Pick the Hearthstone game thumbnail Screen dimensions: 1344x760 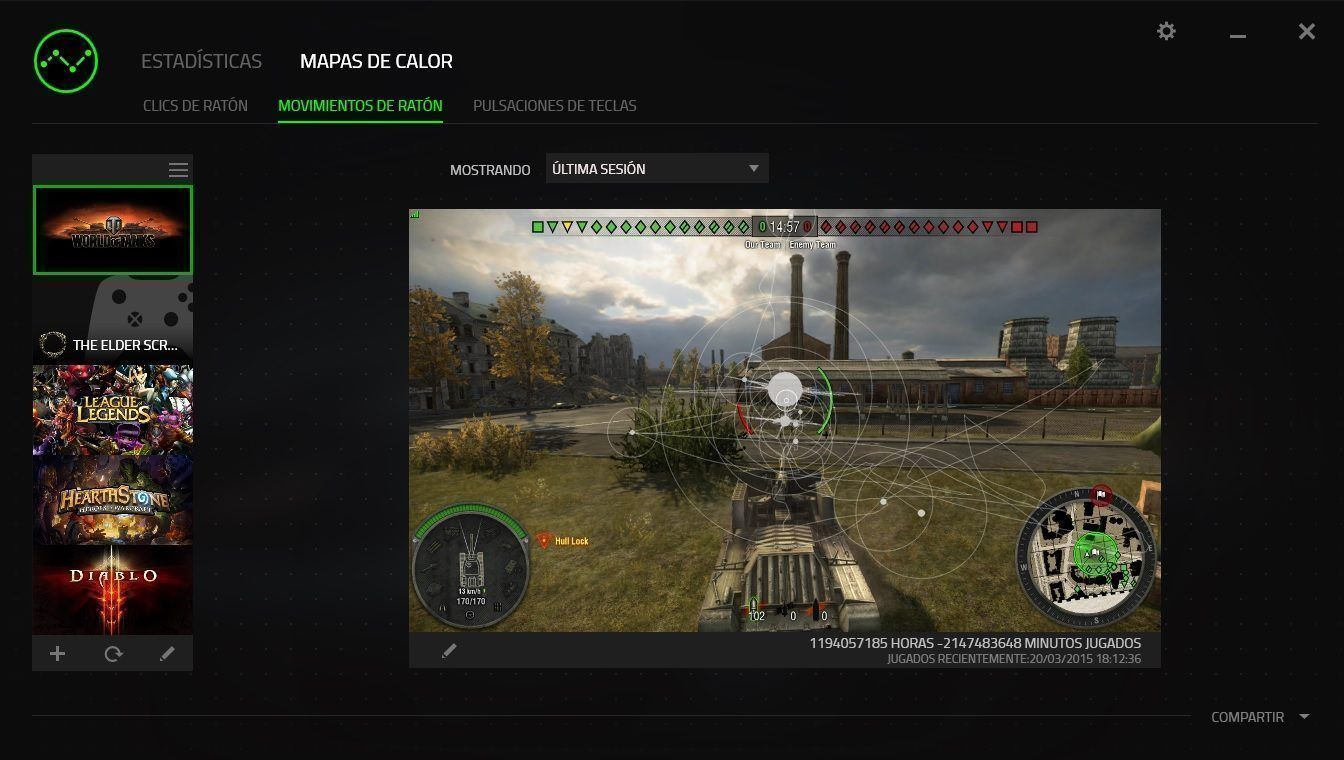point(113,500)
